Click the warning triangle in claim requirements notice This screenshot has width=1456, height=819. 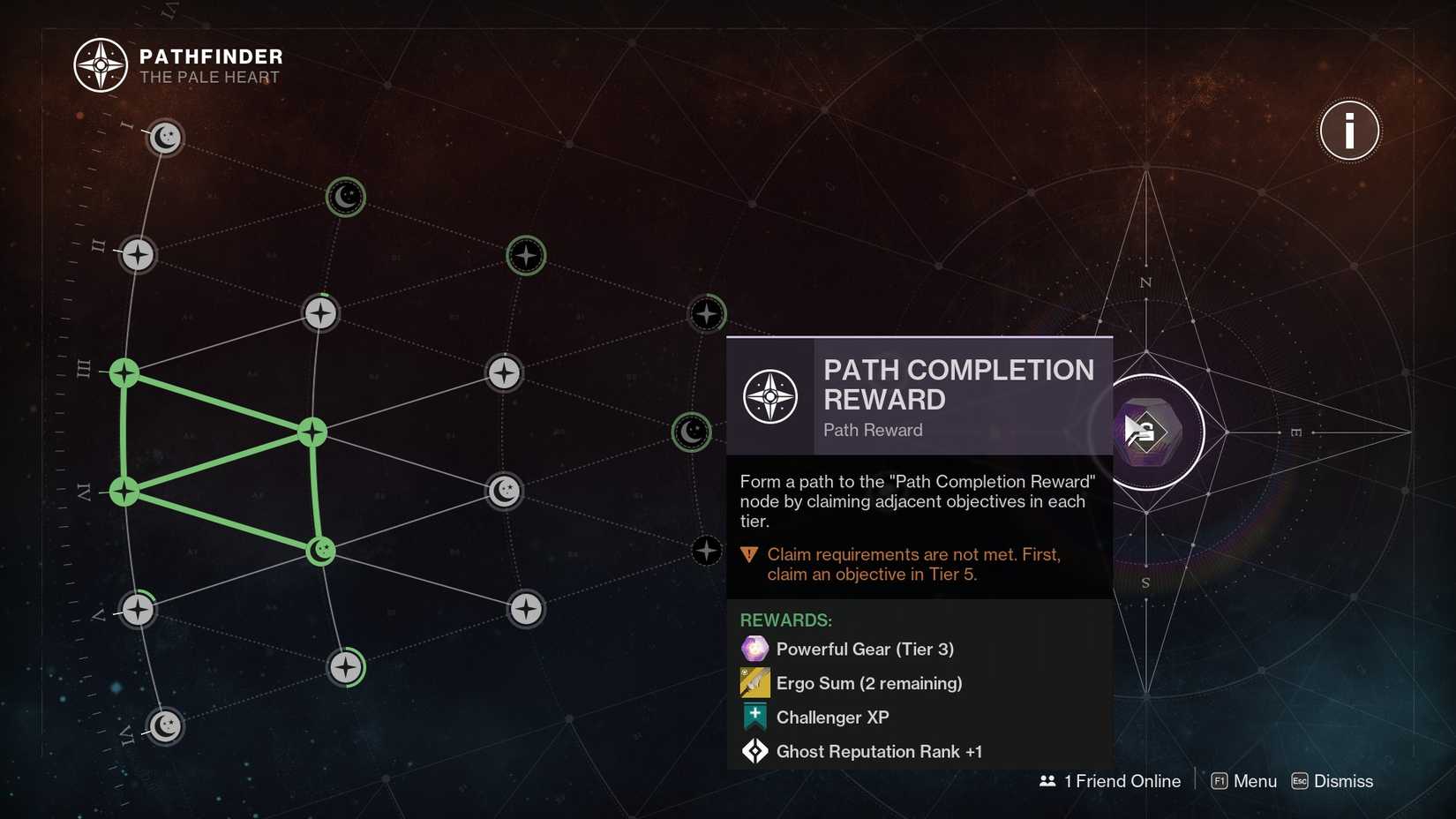click(747, 554)
